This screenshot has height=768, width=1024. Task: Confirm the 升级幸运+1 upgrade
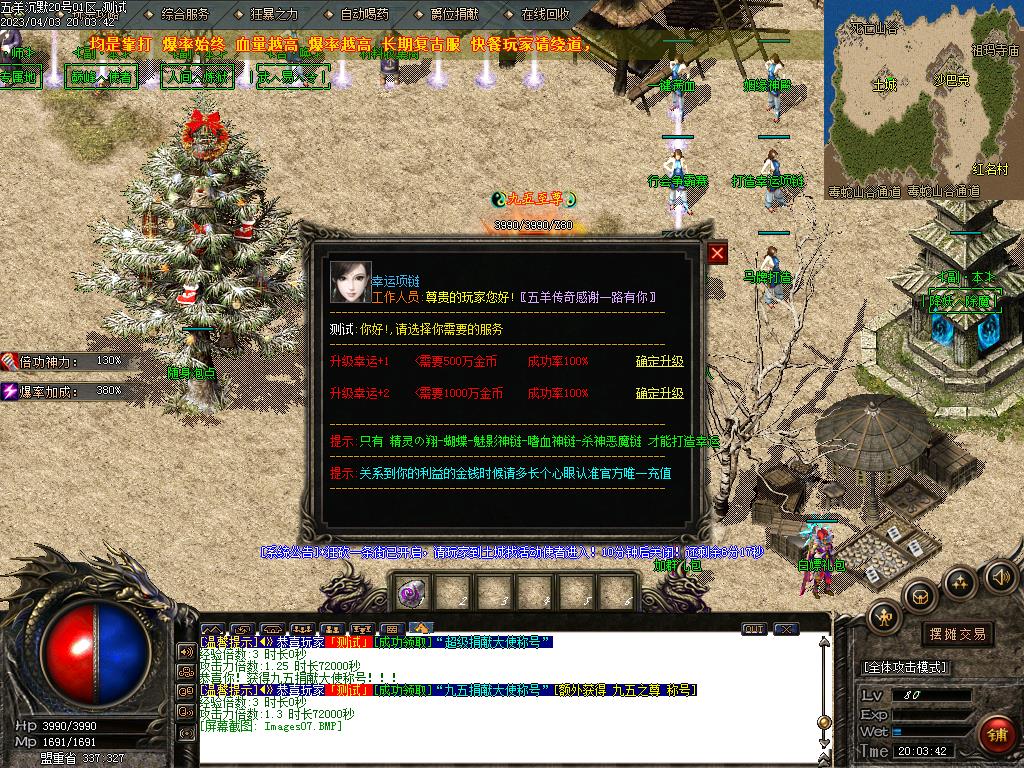click(x=659, y=361)
